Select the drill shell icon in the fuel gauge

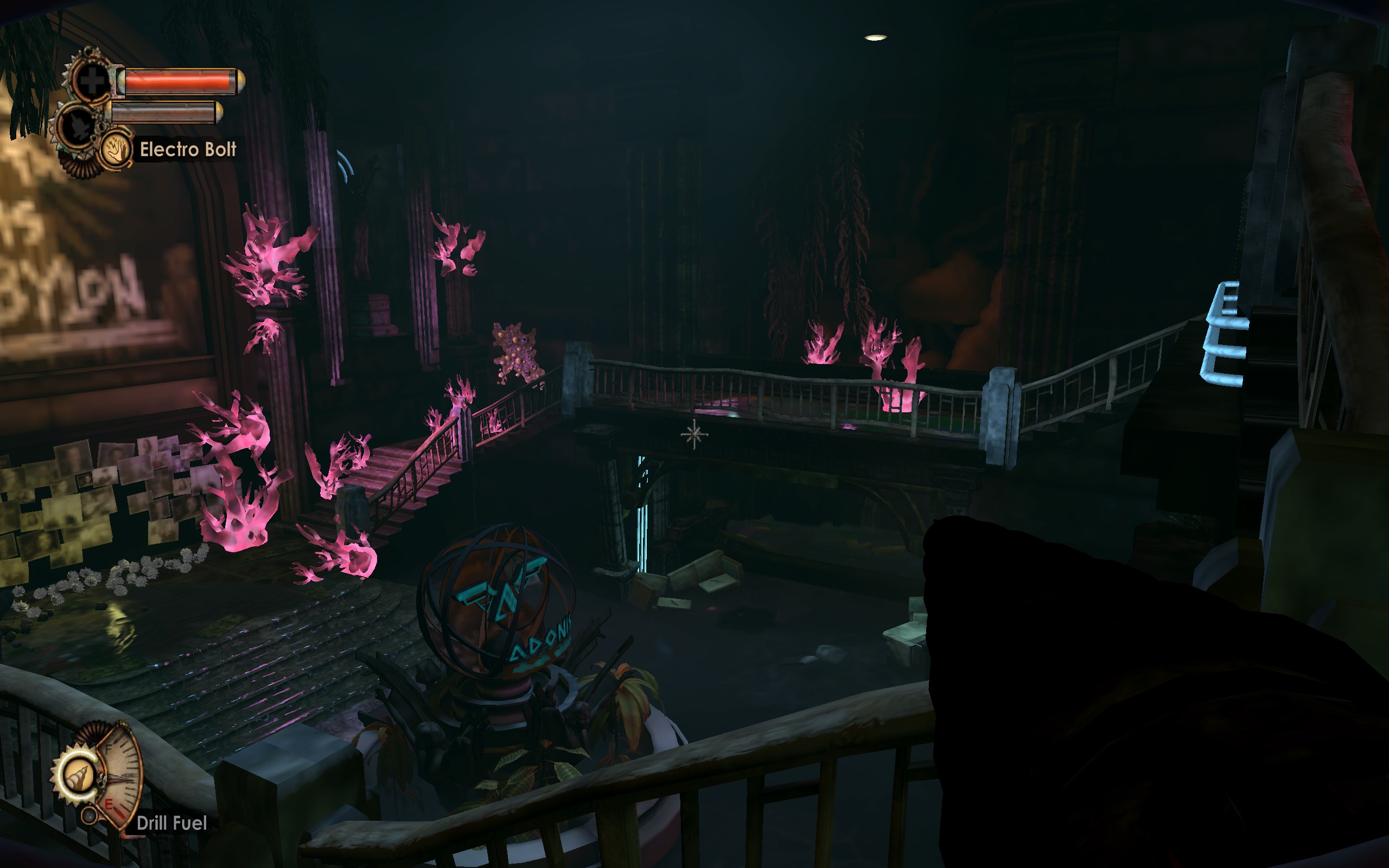pyautogui.click(x=79, y=777)
